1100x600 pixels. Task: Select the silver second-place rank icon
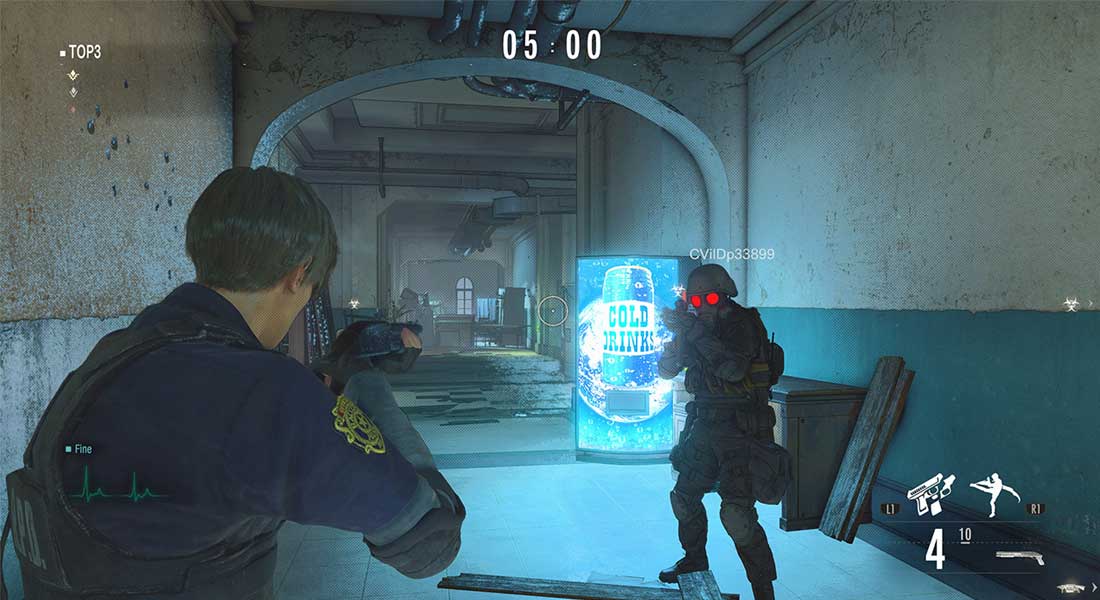click(72, 91)
